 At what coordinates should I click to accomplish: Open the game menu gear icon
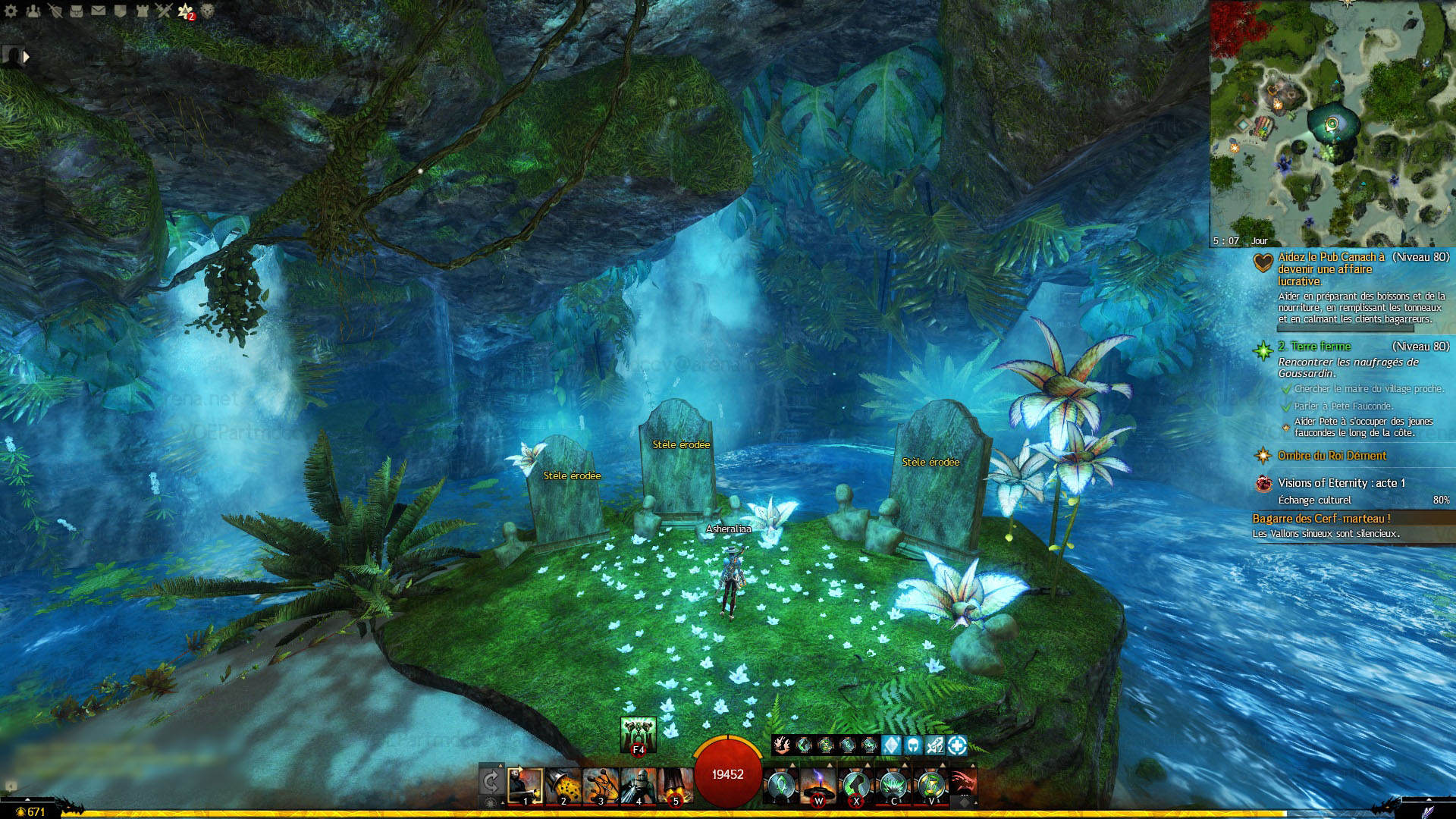[11, 11]
